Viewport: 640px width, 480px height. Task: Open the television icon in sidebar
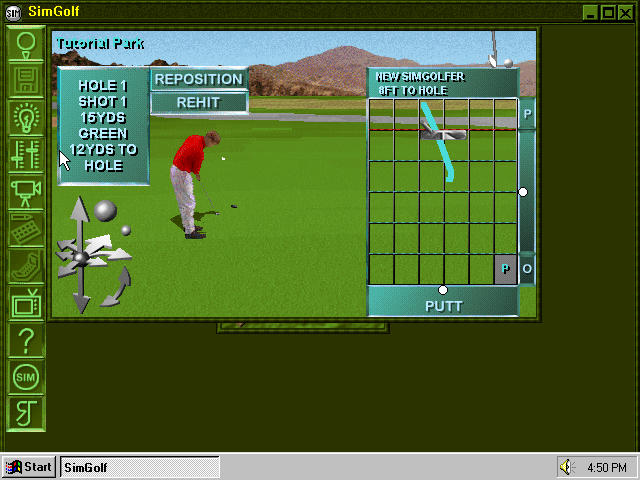pos(27,302)
